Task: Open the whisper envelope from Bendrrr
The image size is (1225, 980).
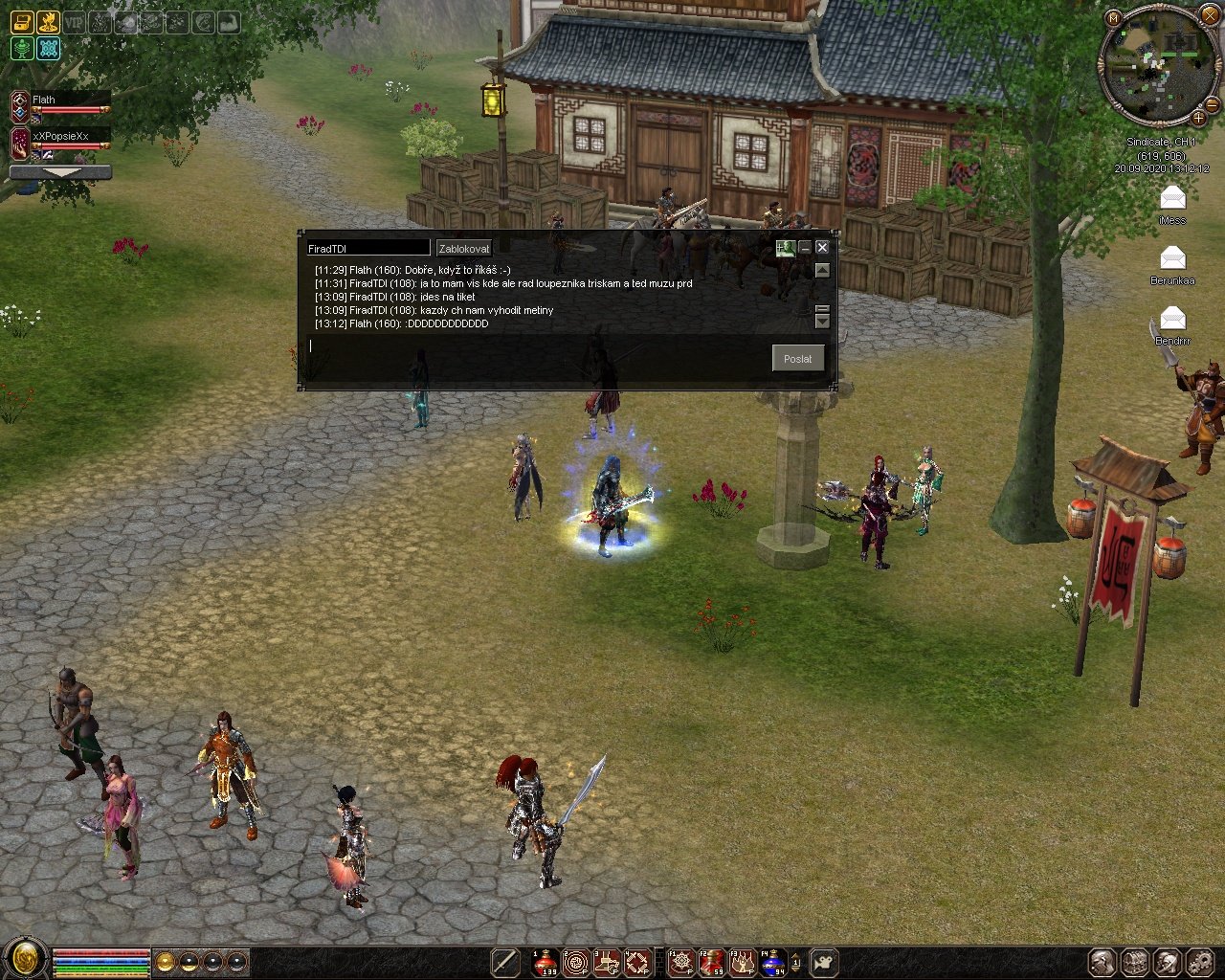Action: point(1172,319)
